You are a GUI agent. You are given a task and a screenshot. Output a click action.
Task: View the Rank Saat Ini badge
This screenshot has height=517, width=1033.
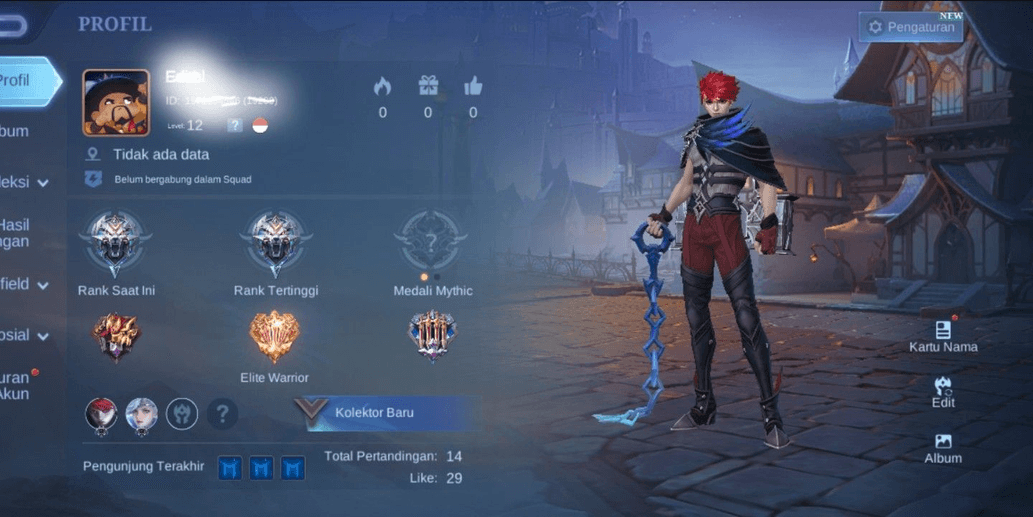pos(116,243)
